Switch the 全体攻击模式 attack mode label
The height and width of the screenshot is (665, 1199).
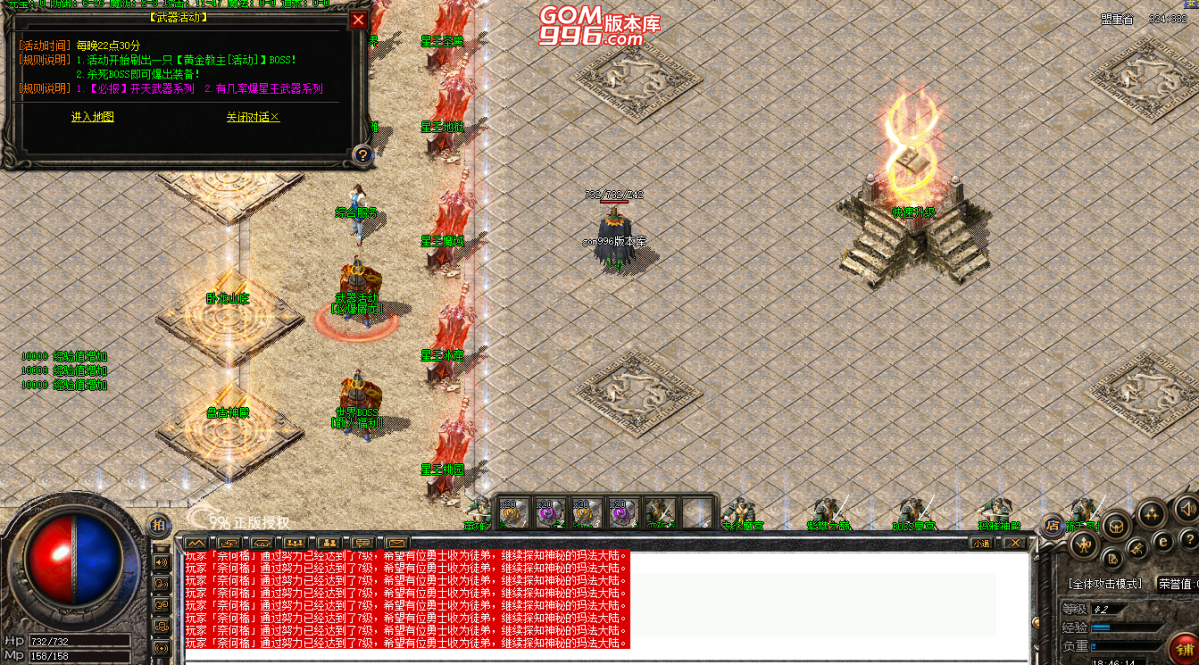pos(1104,583)
